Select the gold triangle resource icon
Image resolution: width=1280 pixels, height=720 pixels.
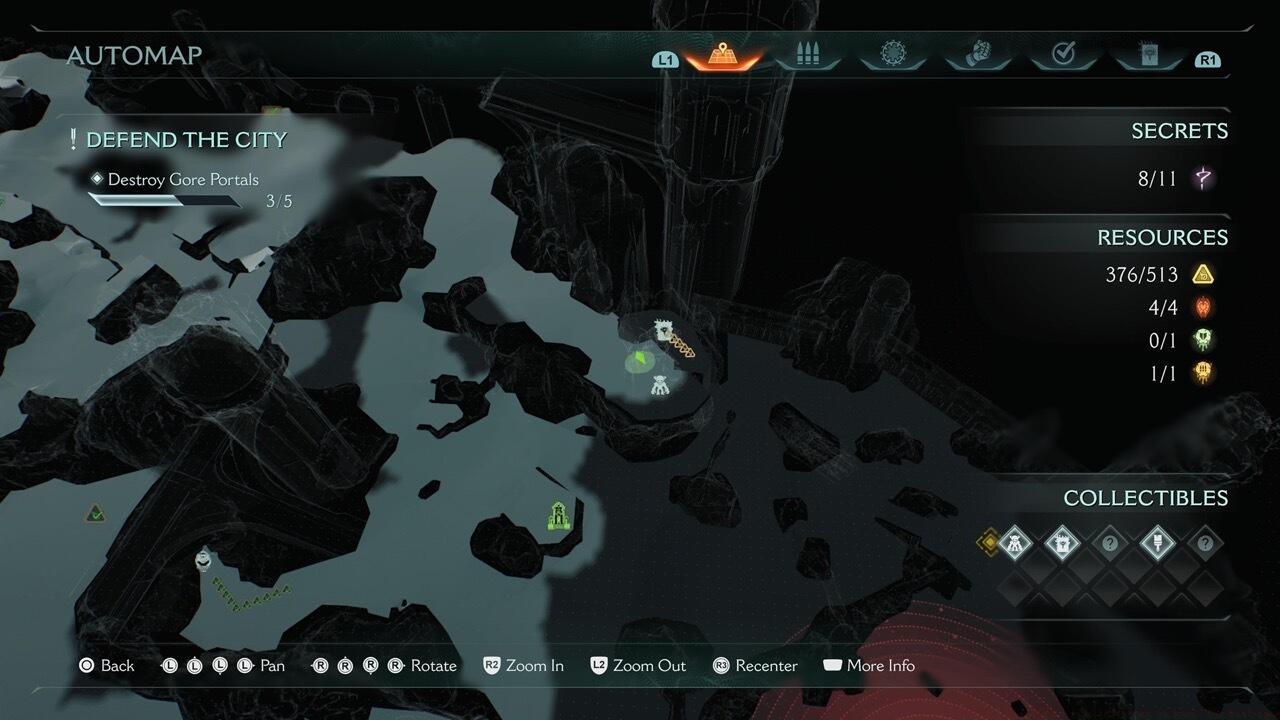[x=1203, y=274]
